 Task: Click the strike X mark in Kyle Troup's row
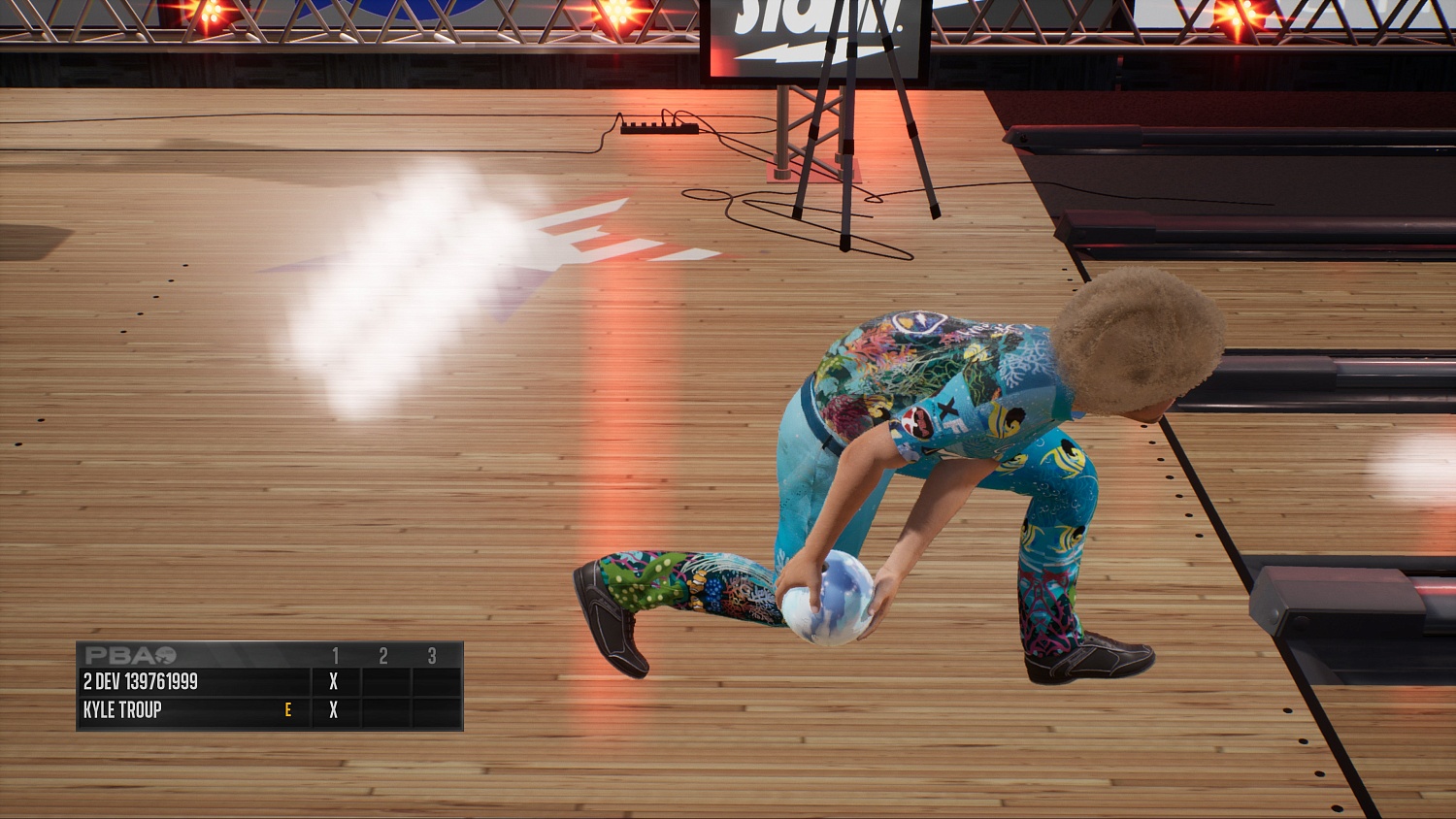(333, 710)
